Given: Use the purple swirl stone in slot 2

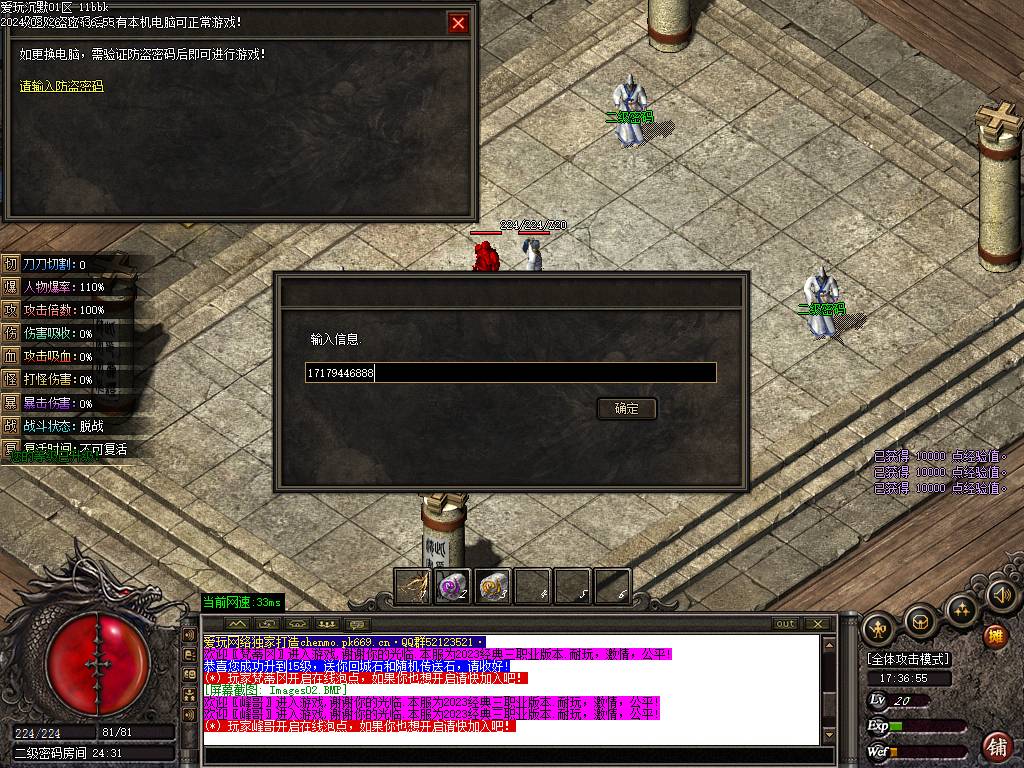Looking at the screenshot, I should 453,587.
